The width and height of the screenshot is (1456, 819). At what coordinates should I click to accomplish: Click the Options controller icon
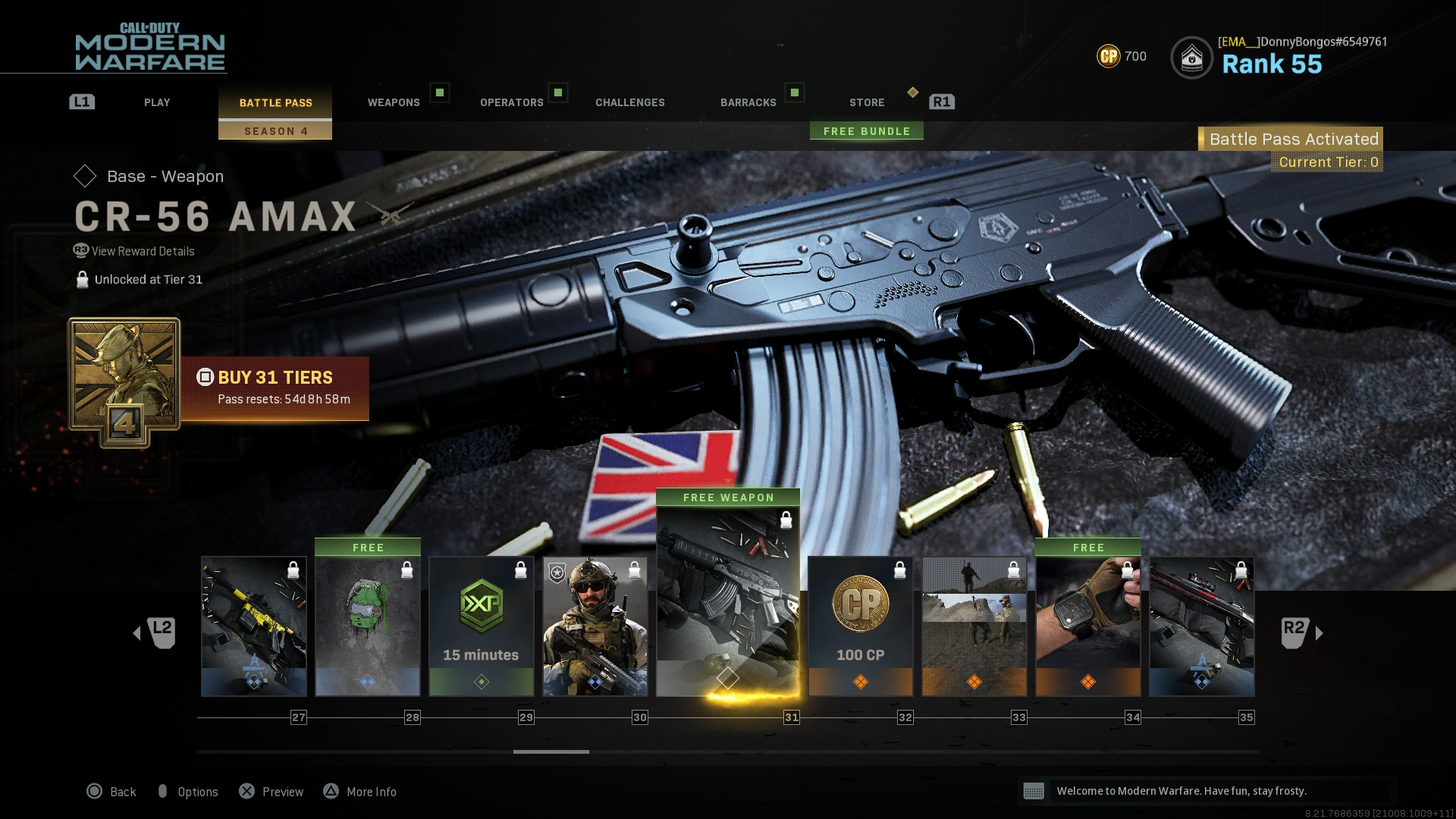coord(164,791)
